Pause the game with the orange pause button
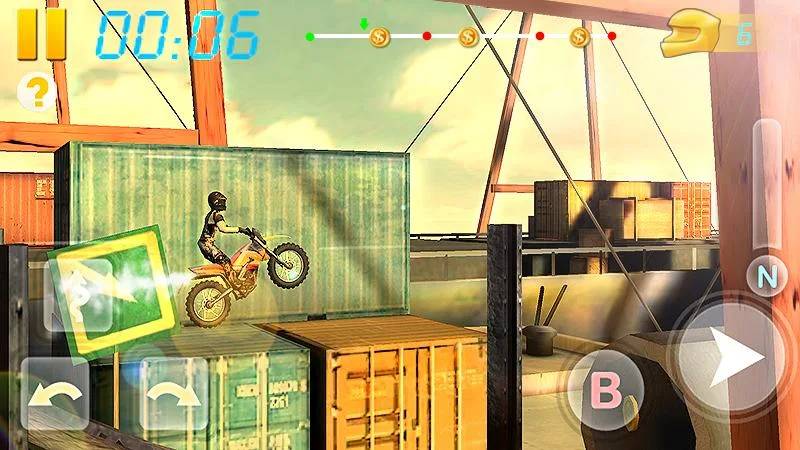Screen dimensions: 800x450 click(x=42, y=33)
